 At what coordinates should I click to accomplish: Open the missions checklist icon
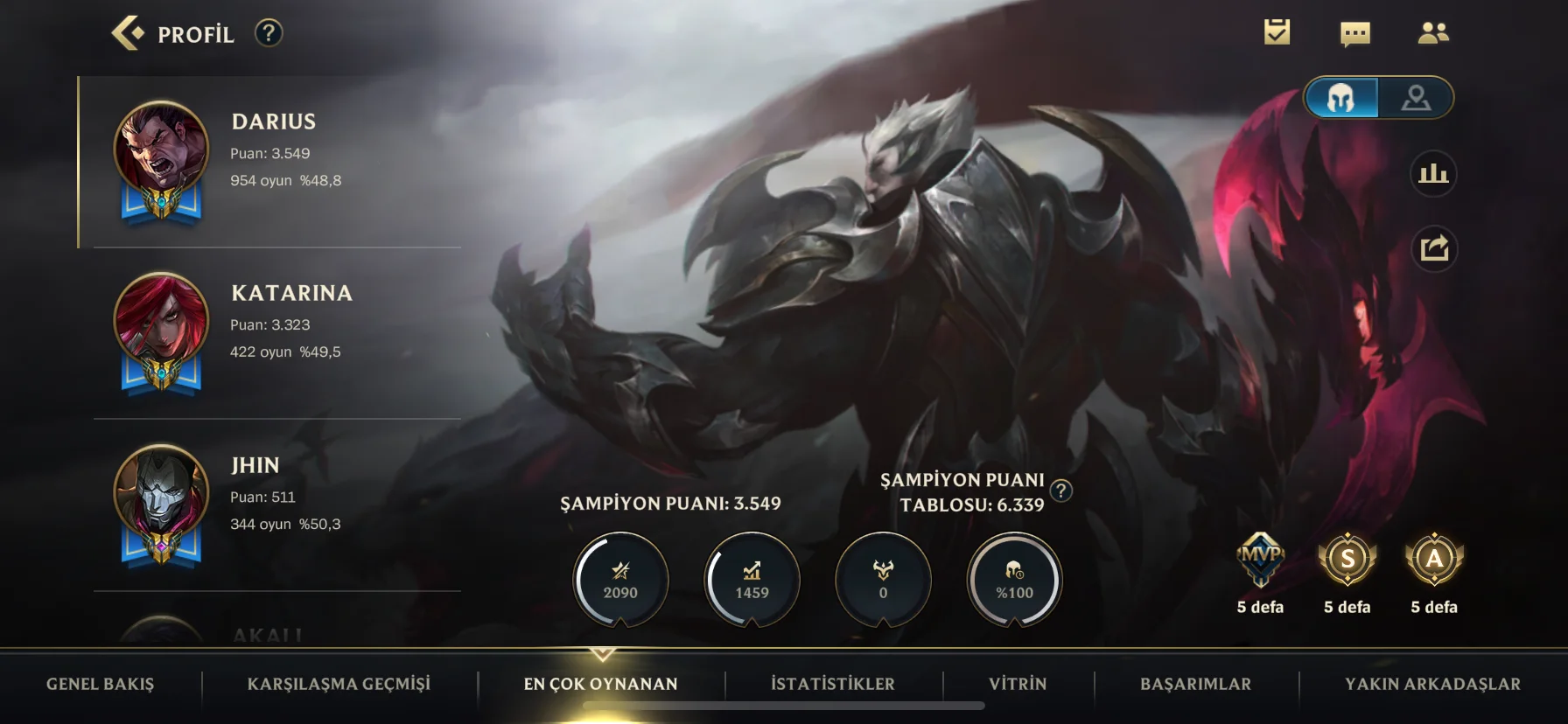pyautogui.click(x=1277, y=33)
